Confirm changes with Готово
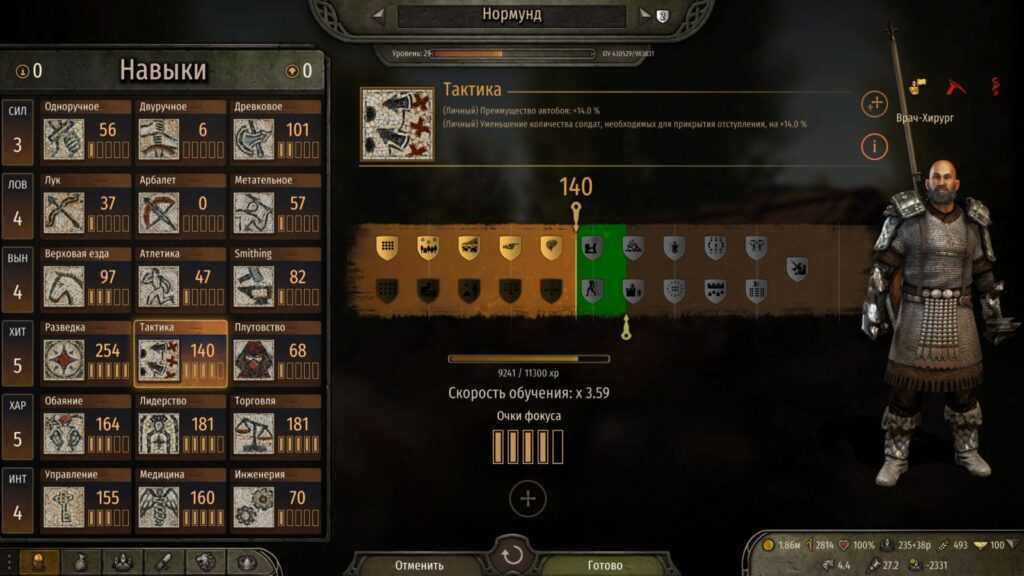 pos(604,565)
